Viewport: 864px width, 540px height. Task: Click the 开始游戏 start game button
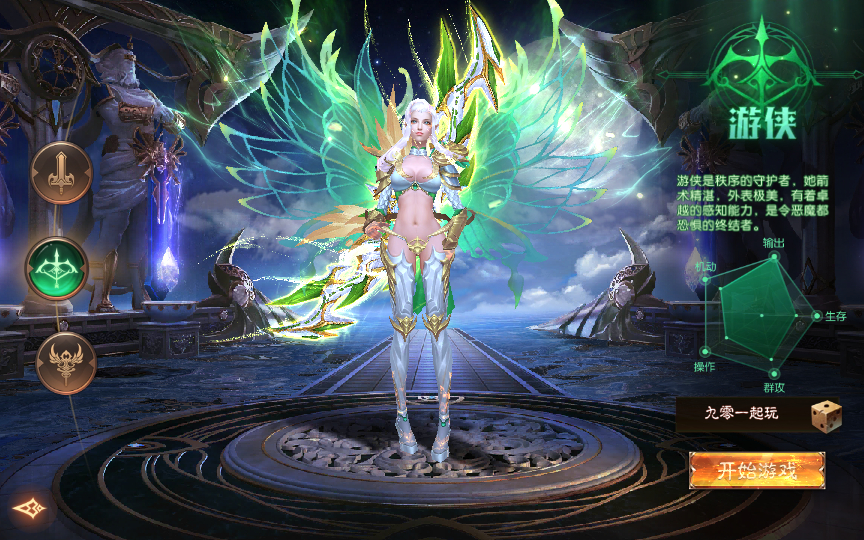coord(757,471)
